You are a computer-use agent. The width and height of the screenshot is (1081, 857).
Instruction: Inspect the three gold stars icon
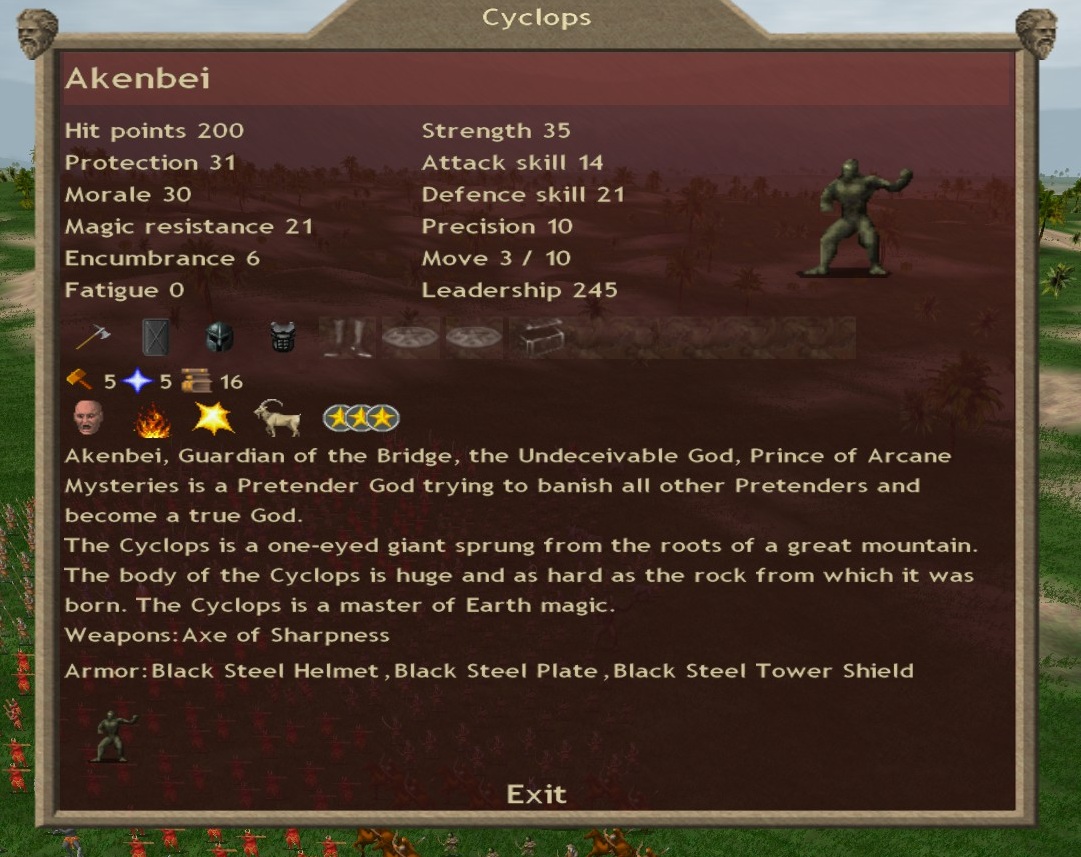click(x=360, y=419)
